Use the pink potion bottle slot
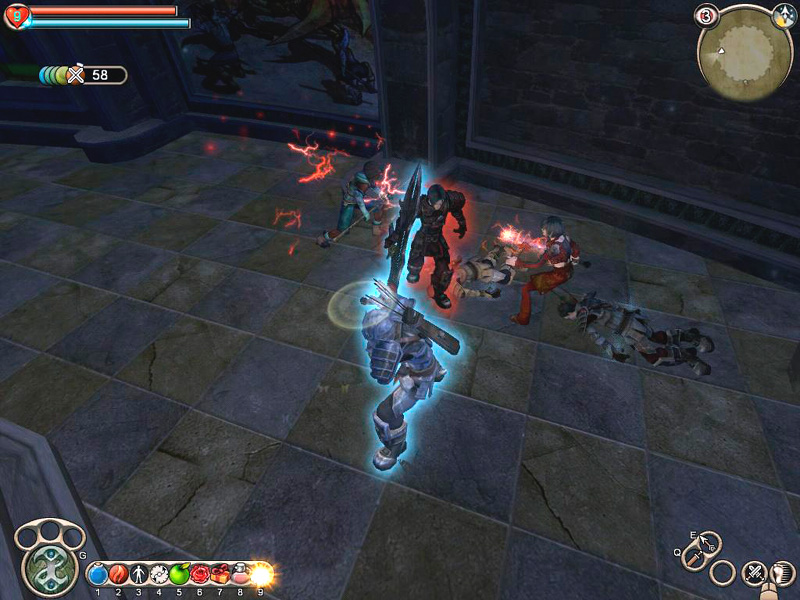Image resolution: width=800 pixels, height=600 pixels. coord(240,574)
